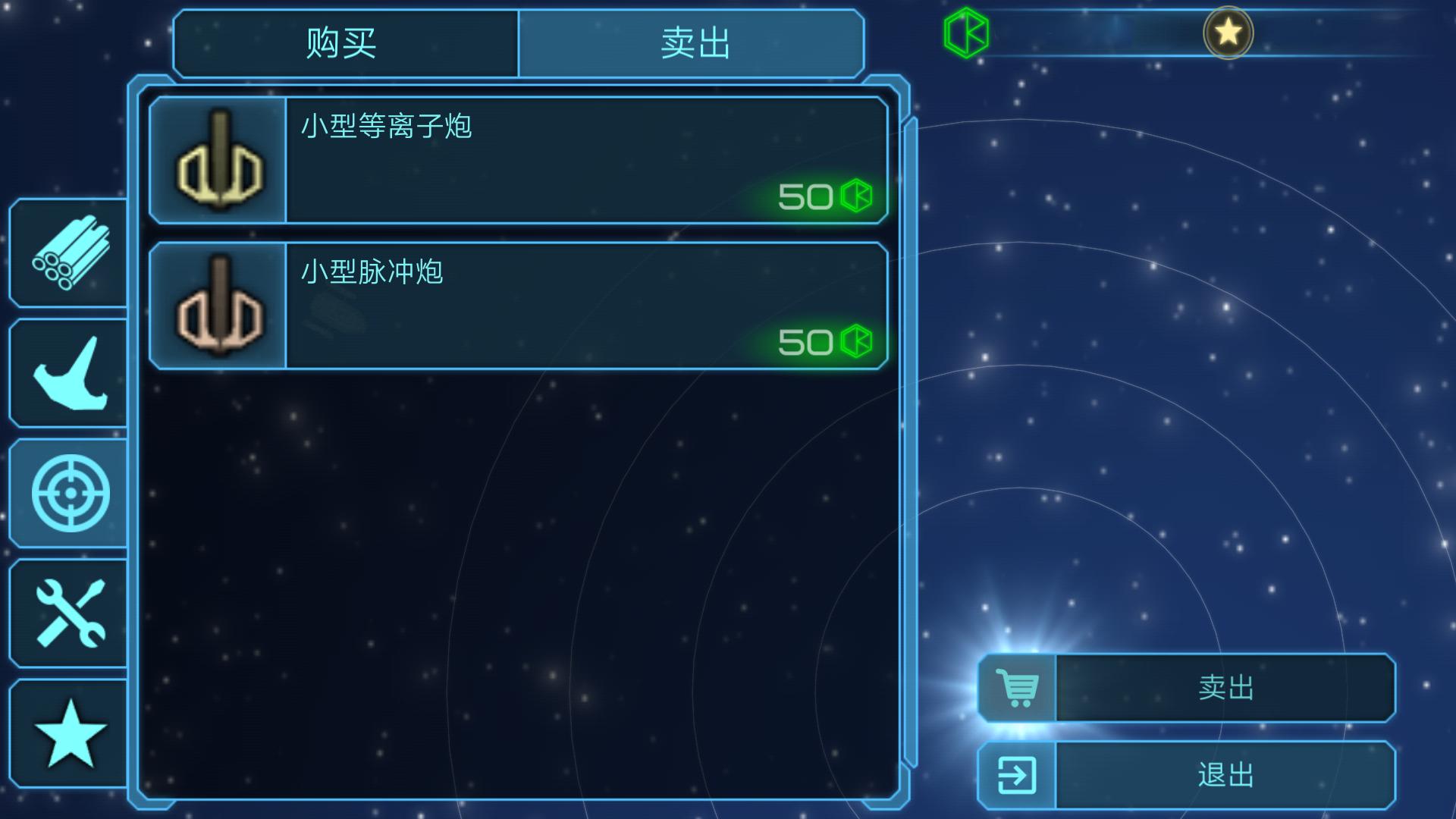Click the 小型脉冲炮 weapon icon
Screen dimensions: 1456x819
coord(218,305)
